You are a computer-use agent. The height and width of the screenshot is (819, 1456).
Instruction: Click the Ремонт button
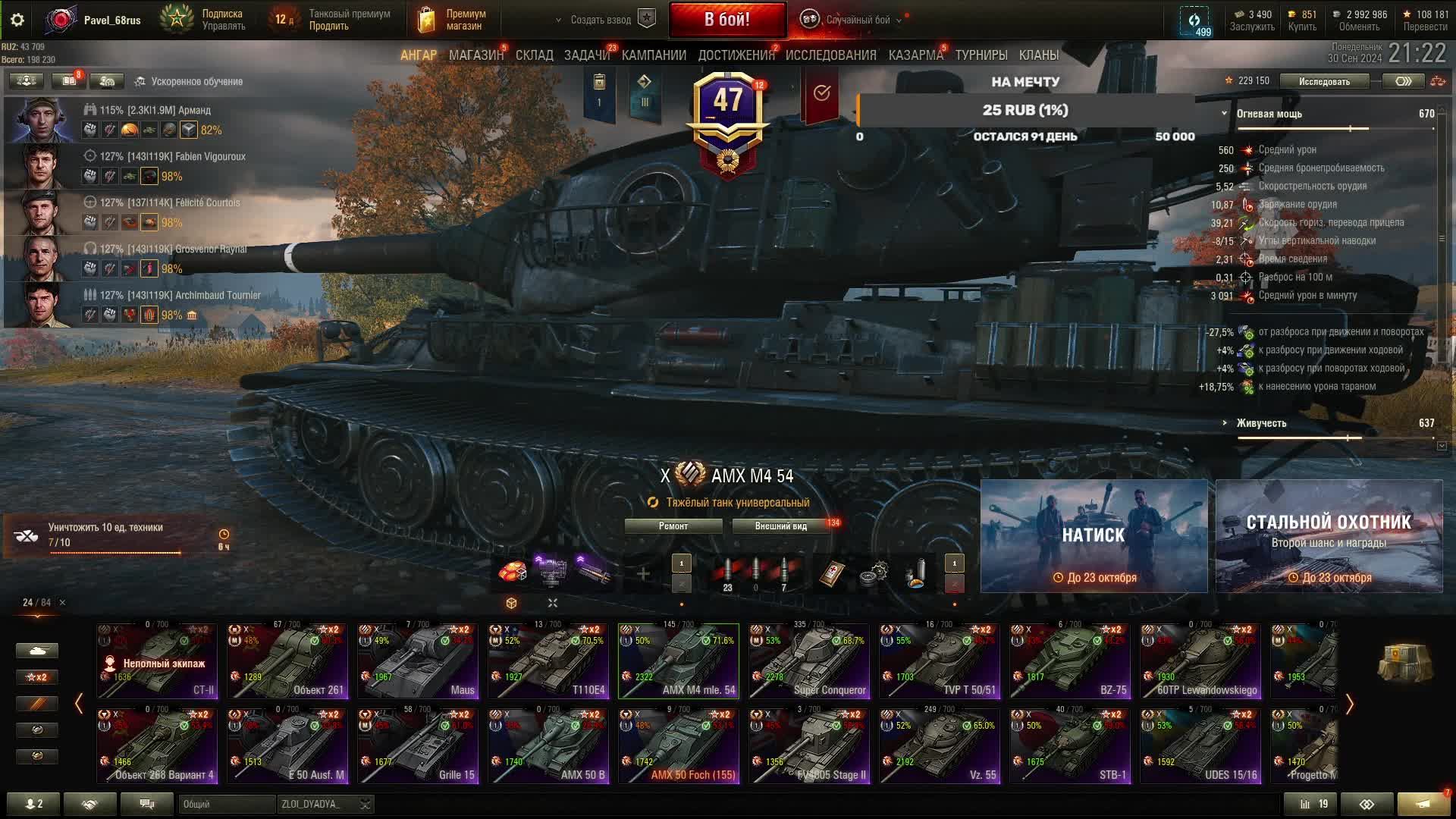673,526
